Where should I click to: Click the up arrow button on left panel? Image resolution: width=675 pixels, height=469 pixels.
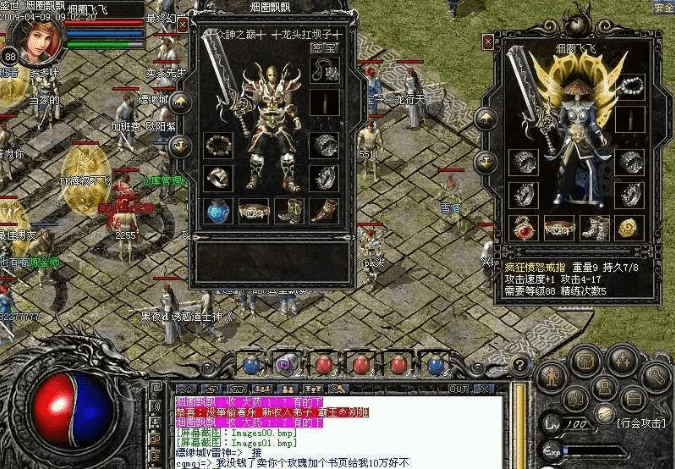pos(181,101)
